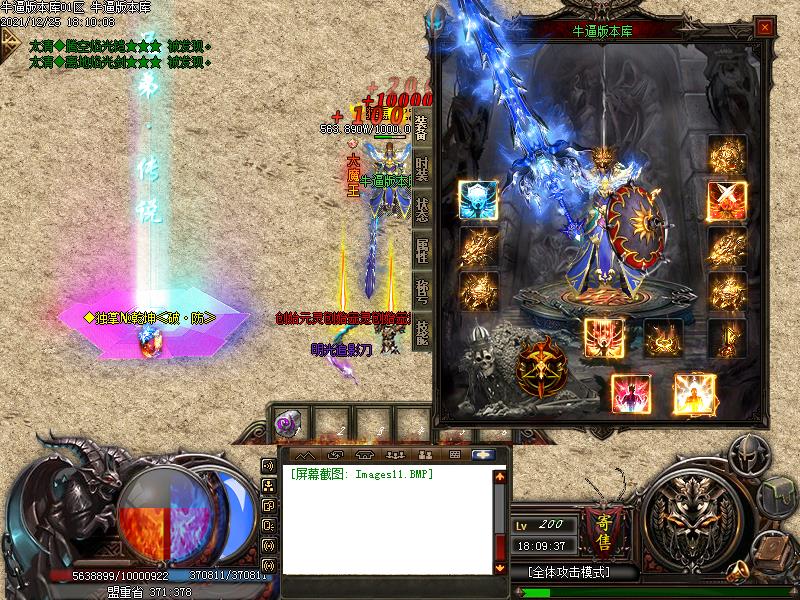Open the 时装 fashion tab
The width and height of the screenshot is (800, 600).
(422, 170)
